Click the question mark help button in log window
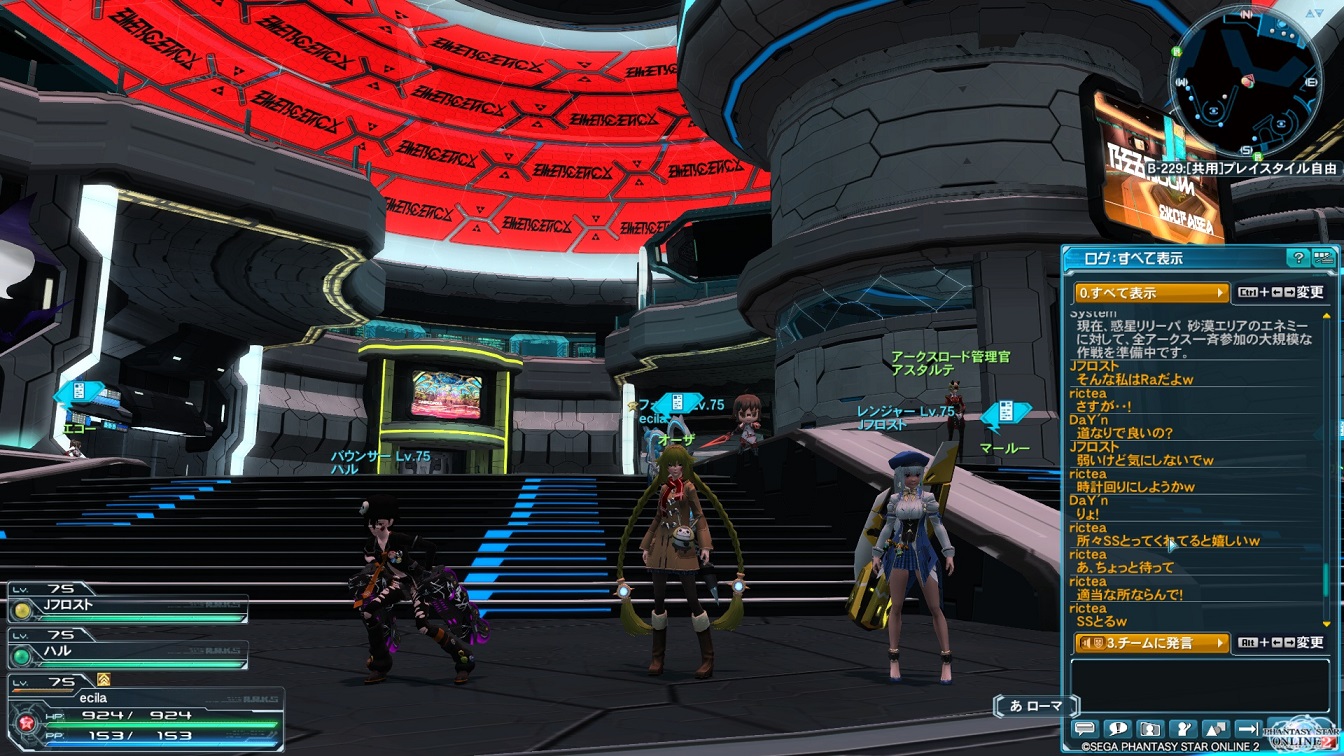The image size is (1344, 756). (x=1298, y=258)
